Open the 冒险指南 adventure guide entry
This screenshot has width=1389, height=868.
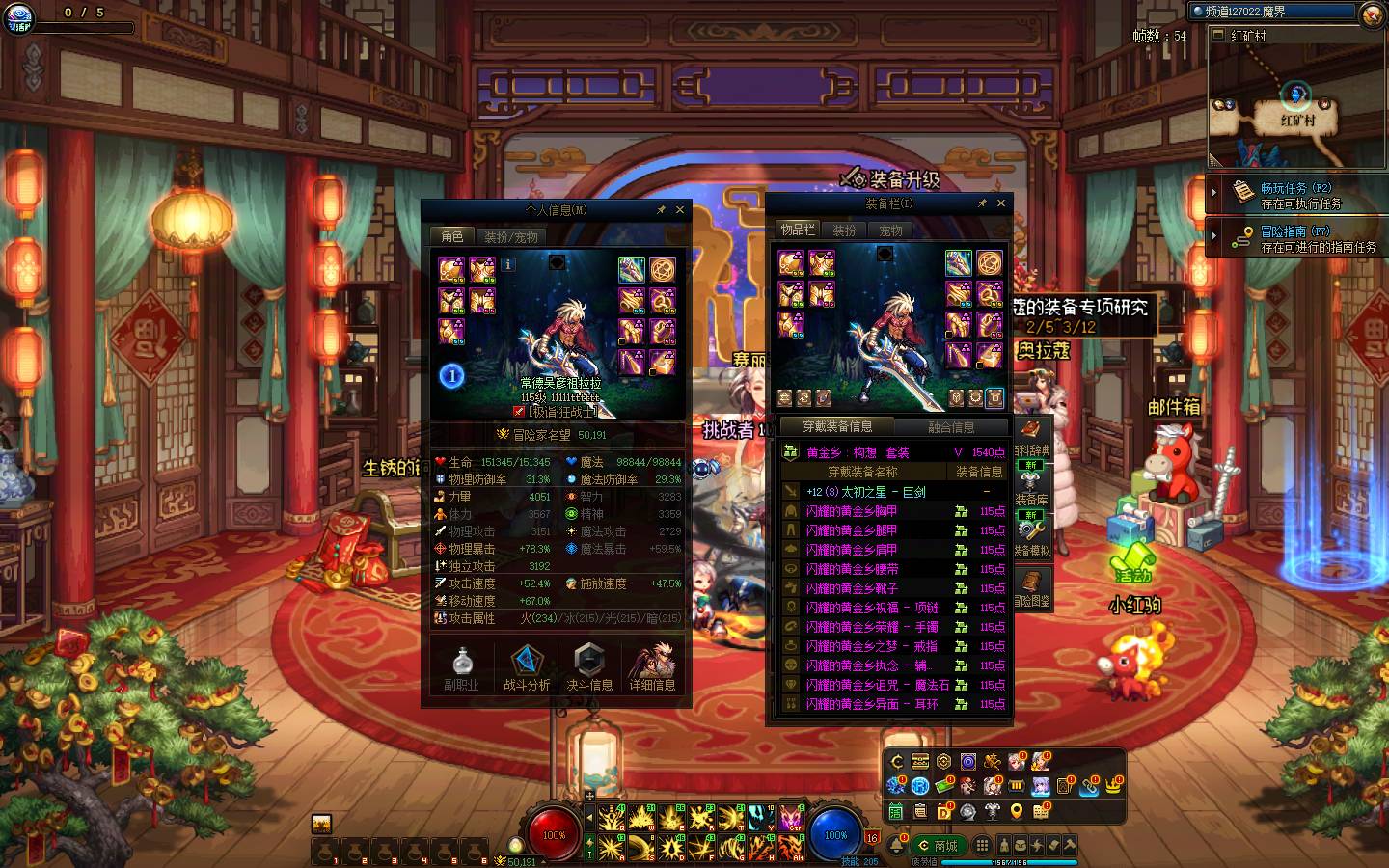point(1295,238)
